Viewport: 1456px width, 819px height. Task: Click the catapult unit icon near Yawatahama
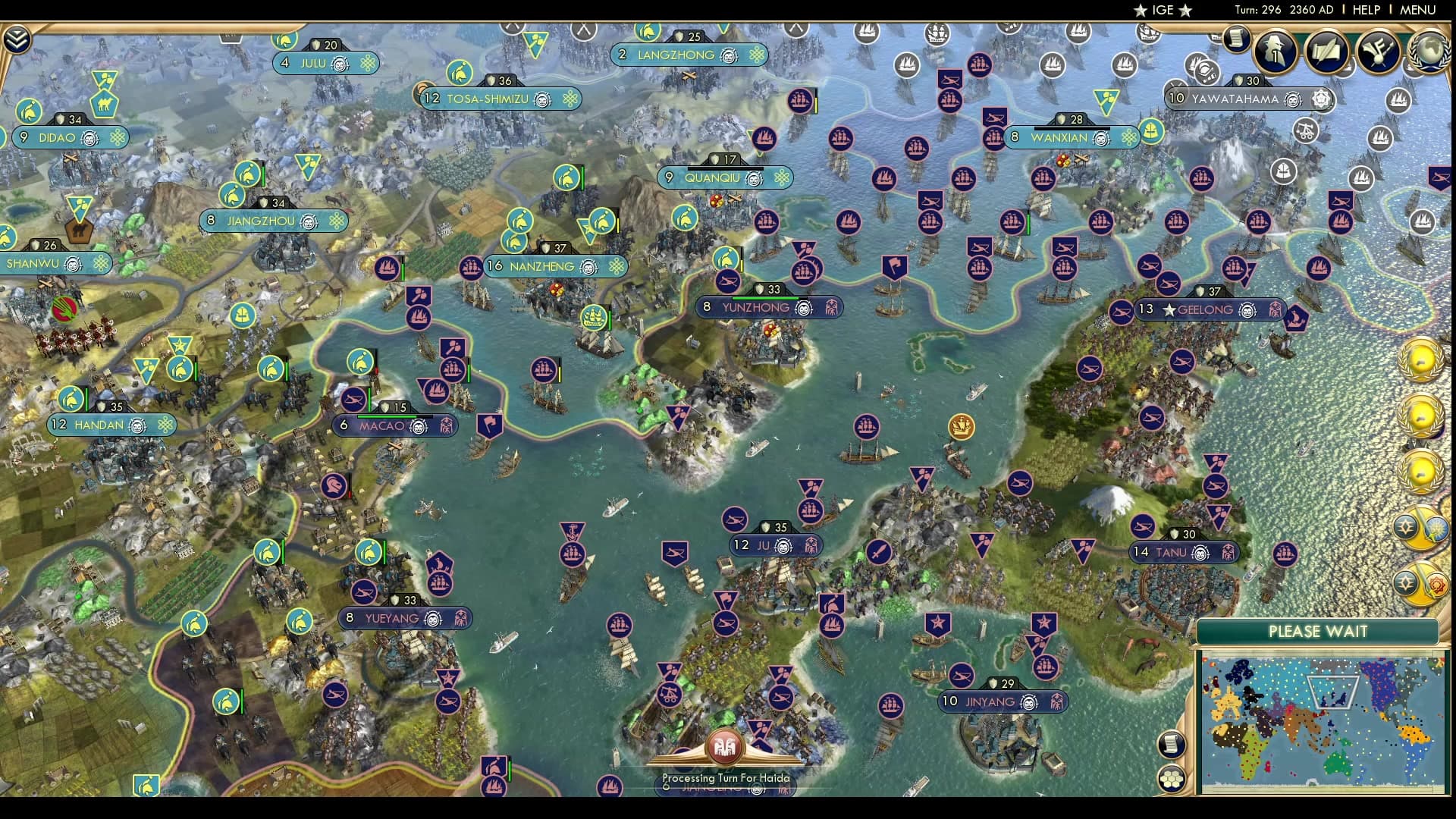point(1304,132)
